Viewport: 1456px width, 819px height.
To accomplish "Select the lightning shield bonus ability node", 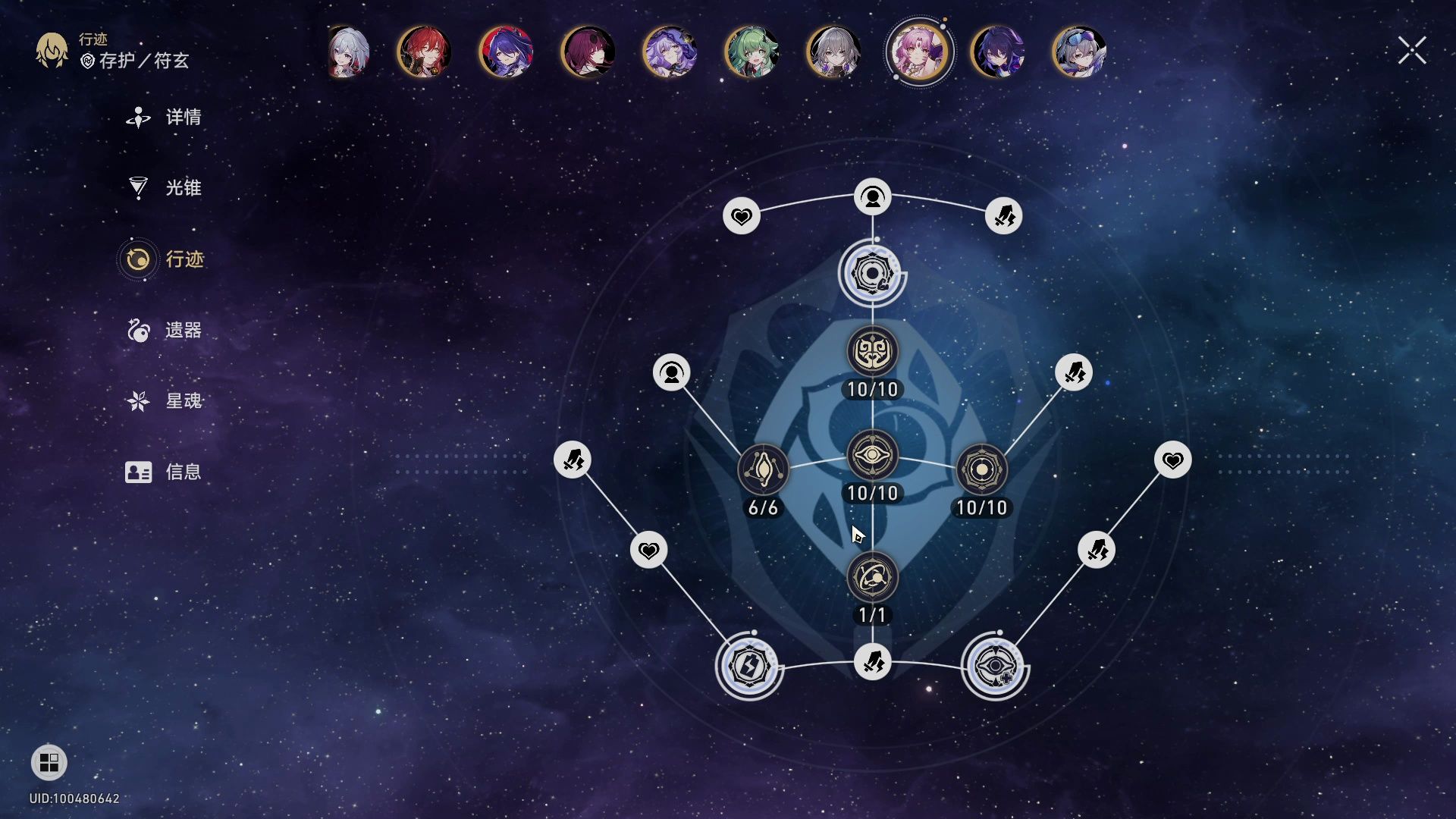I will click(749, 667).
